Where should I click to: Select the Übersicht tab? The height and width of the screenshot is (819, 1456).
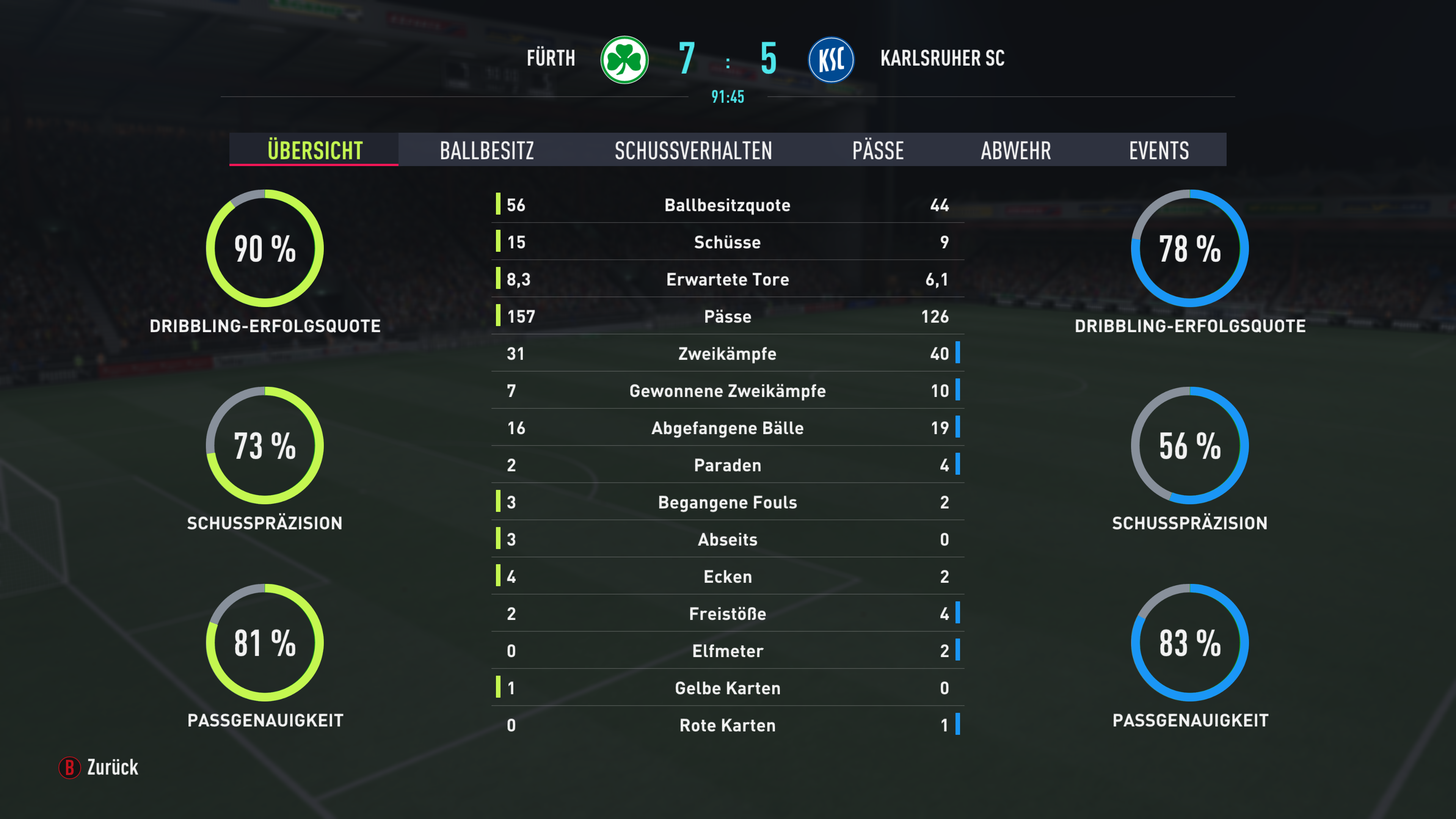pyautogui.click(x=315, y=151)
